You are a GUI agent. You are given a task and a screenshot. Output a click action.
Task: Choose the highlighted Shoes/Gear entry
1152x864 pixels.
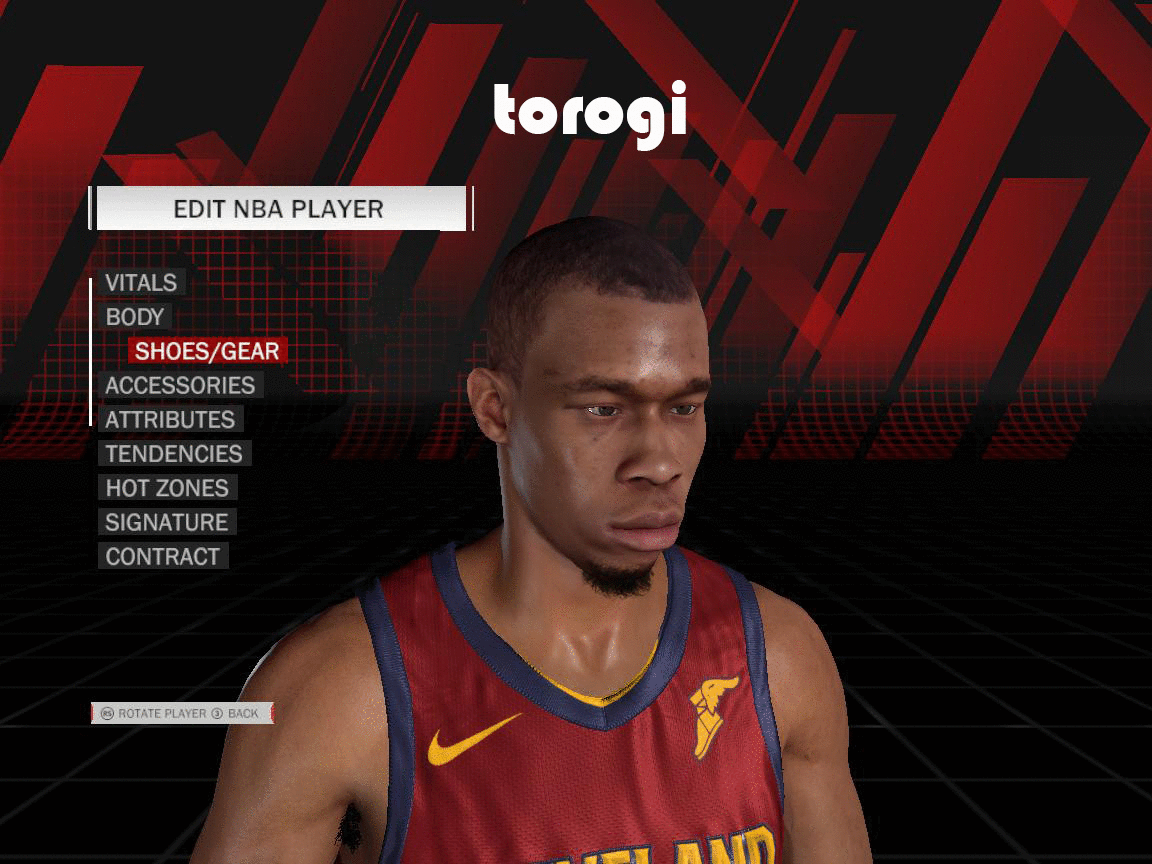207,351
